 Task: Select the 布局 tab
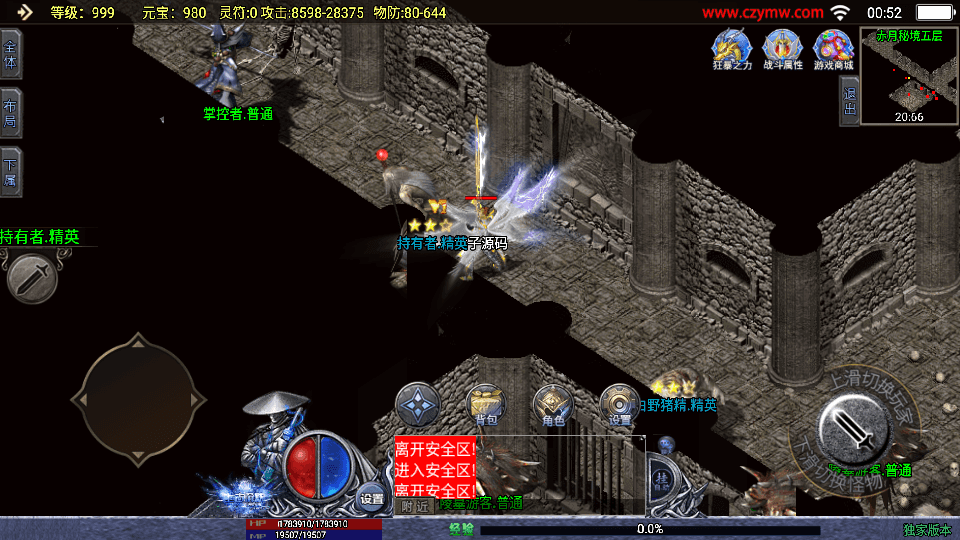pos(10,113)
